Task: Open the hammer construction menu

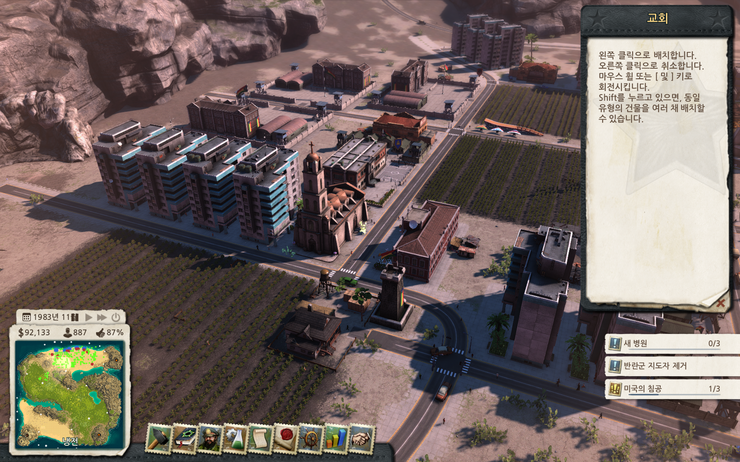Action: click(160, 438)
